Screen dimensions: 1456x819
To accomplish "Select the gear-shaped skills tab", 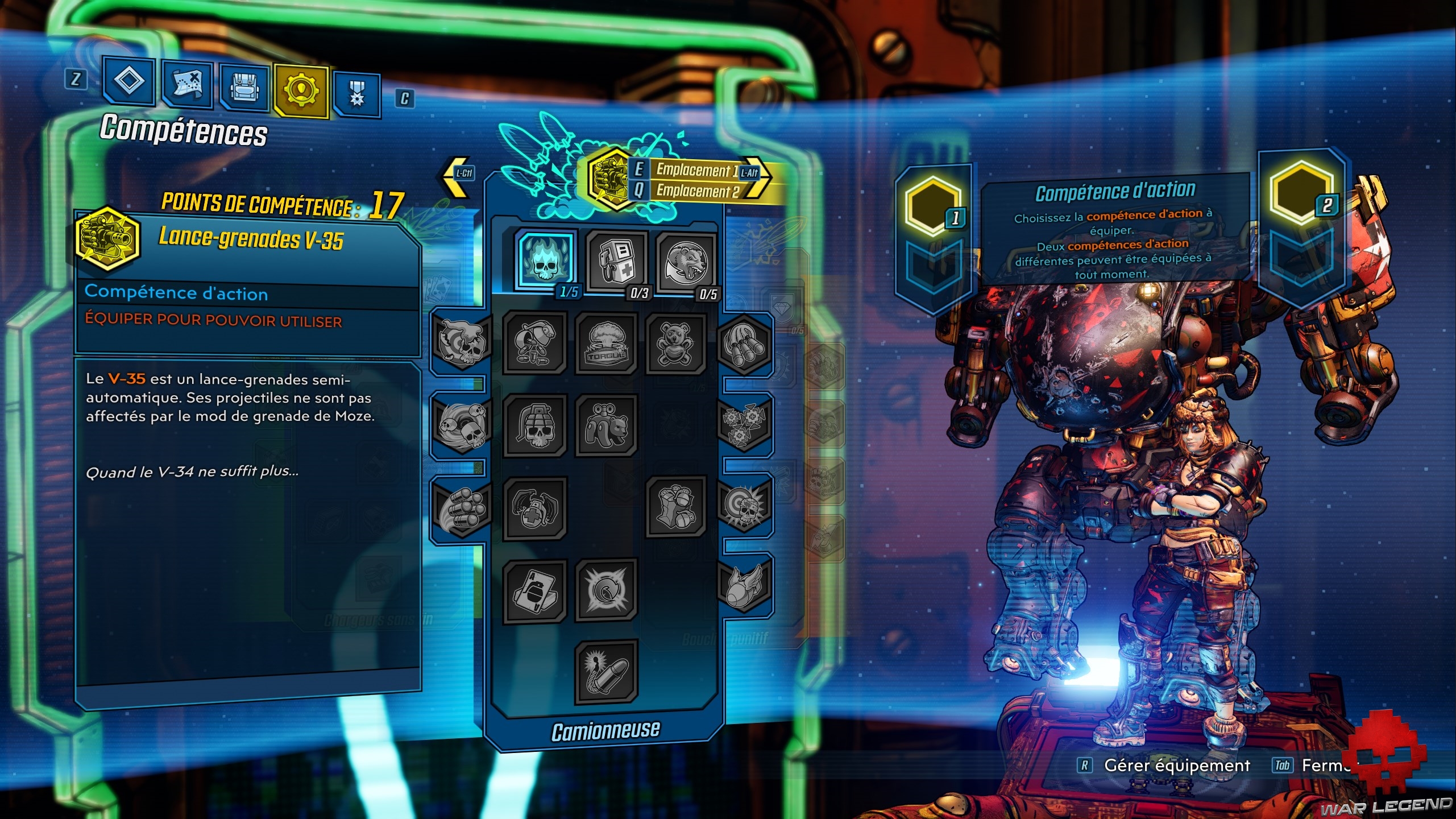I will click(301, 90).
